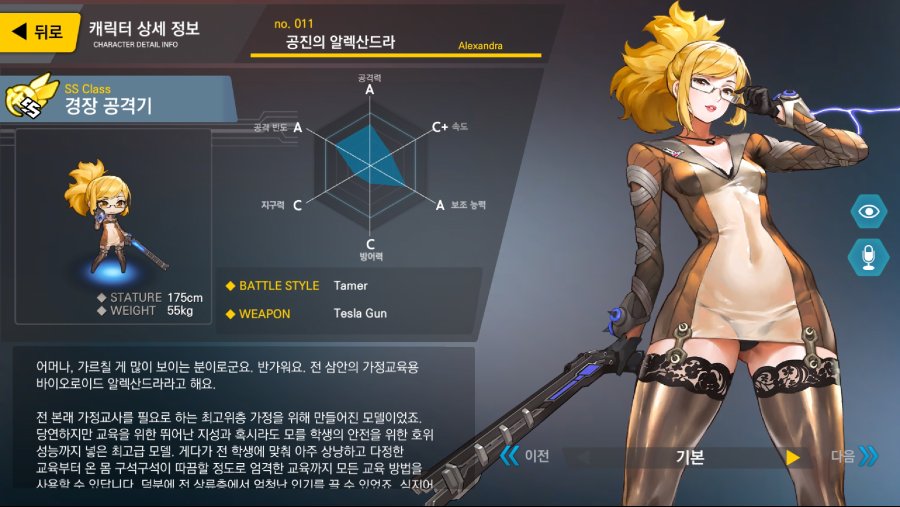Advance to next character with 다음

coord(855,456)
